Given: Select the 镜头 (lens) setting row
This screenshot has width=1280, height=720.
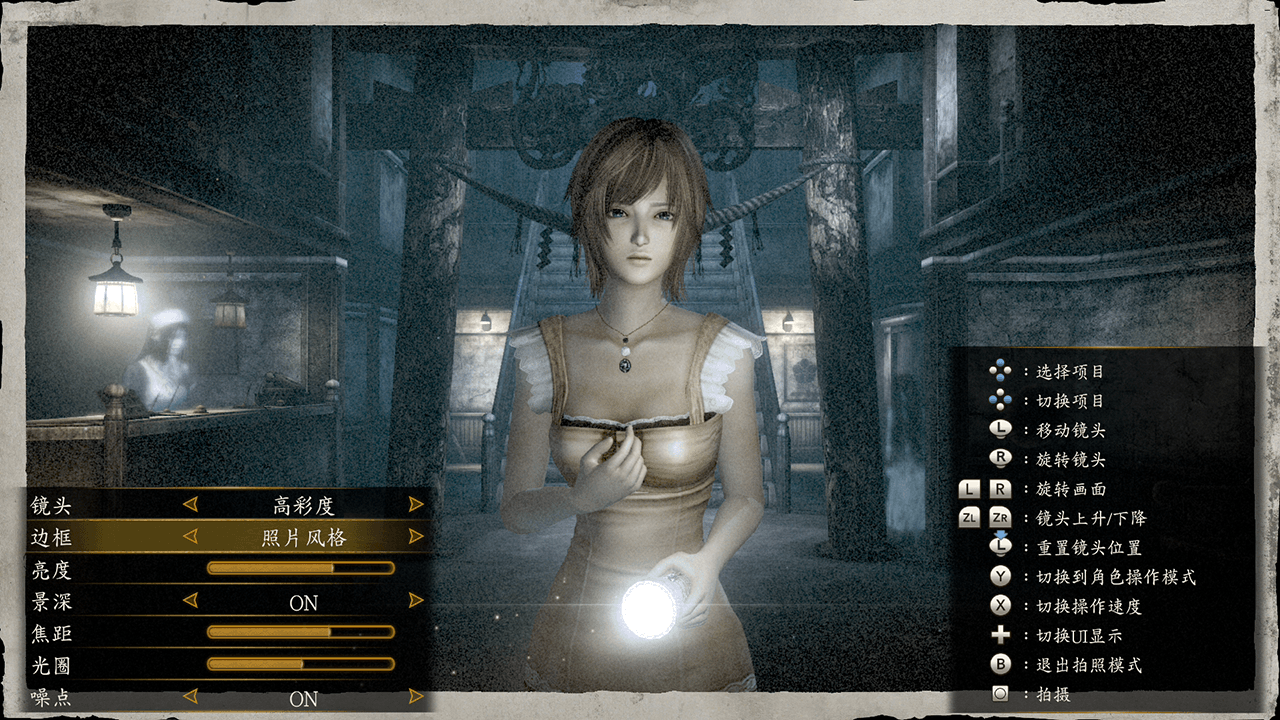Looking at the screenshot, I should tap(52, 505).
